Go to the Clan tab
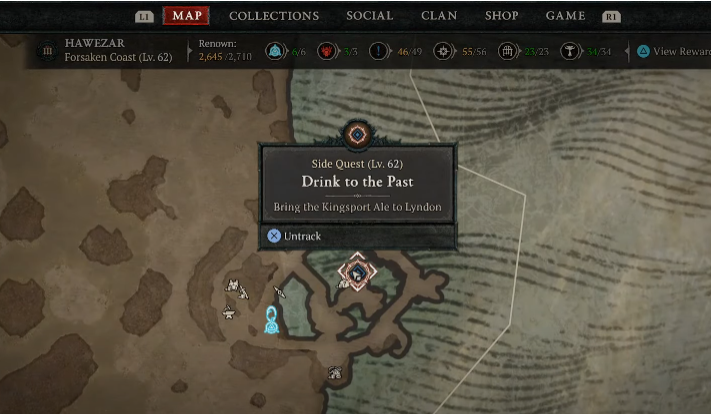Screen dimensions: 711x414 point(440,16)
